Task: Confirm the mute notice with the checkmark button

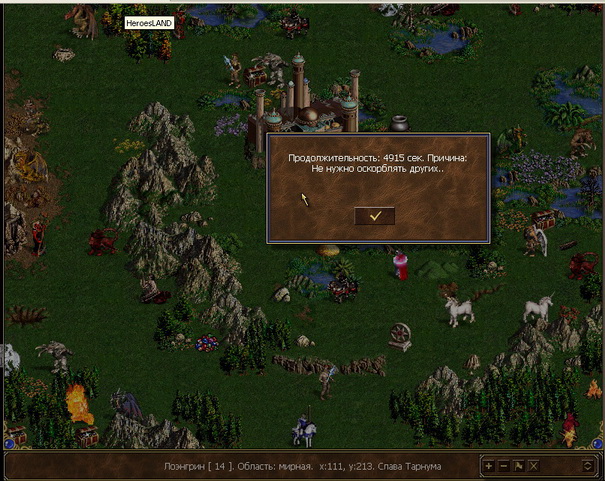Action: click(374, 215)
